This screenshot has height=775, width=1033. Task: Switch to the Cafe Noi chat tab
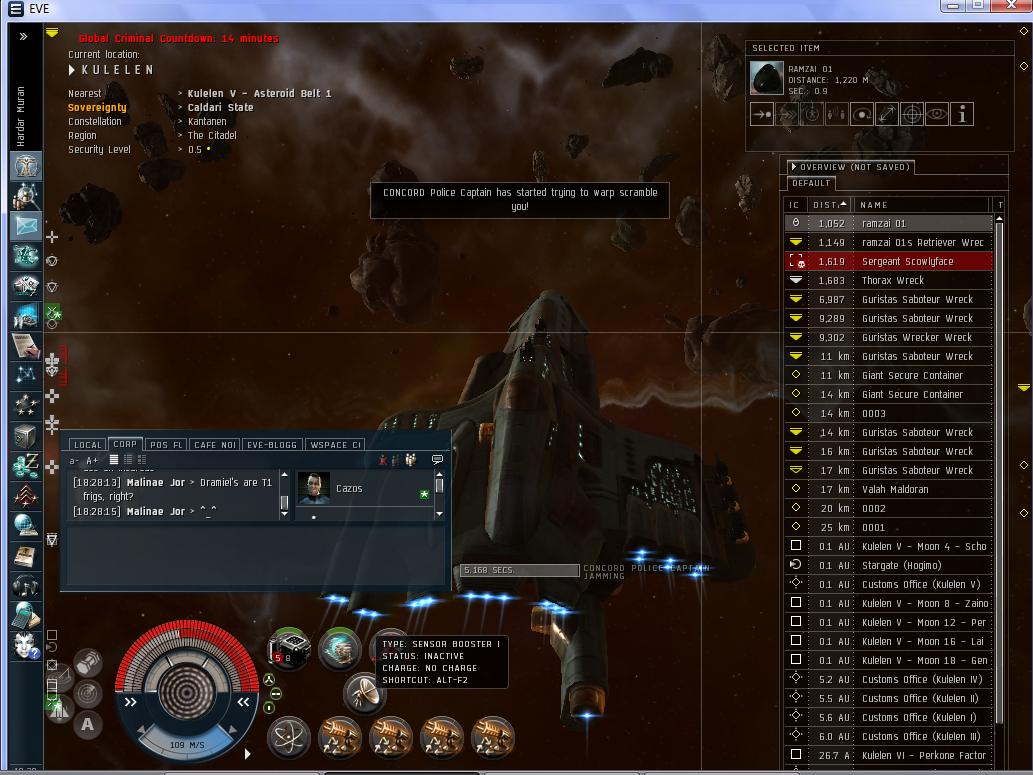(215, 445)
